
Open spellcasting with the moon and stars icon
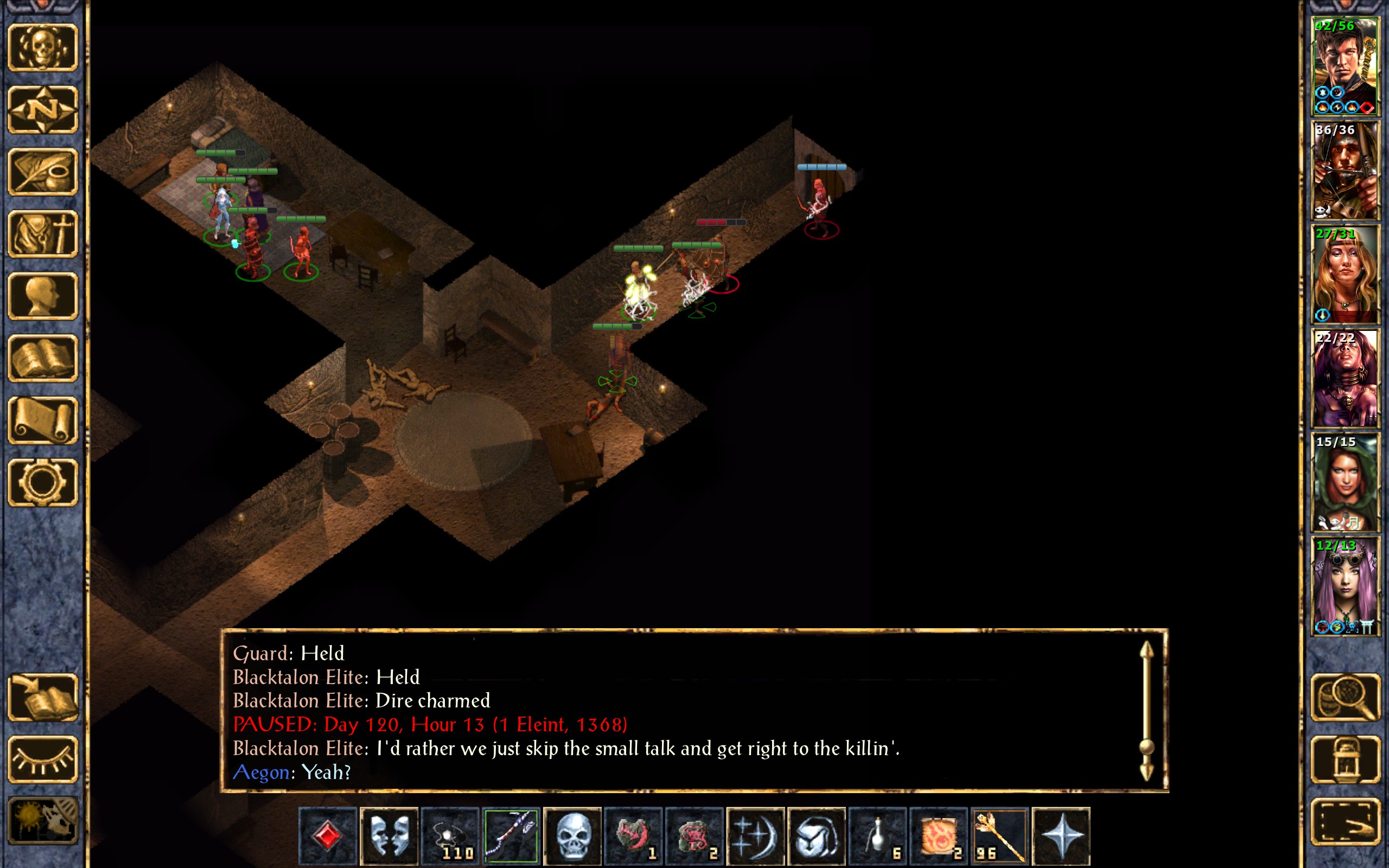[755, 835]
